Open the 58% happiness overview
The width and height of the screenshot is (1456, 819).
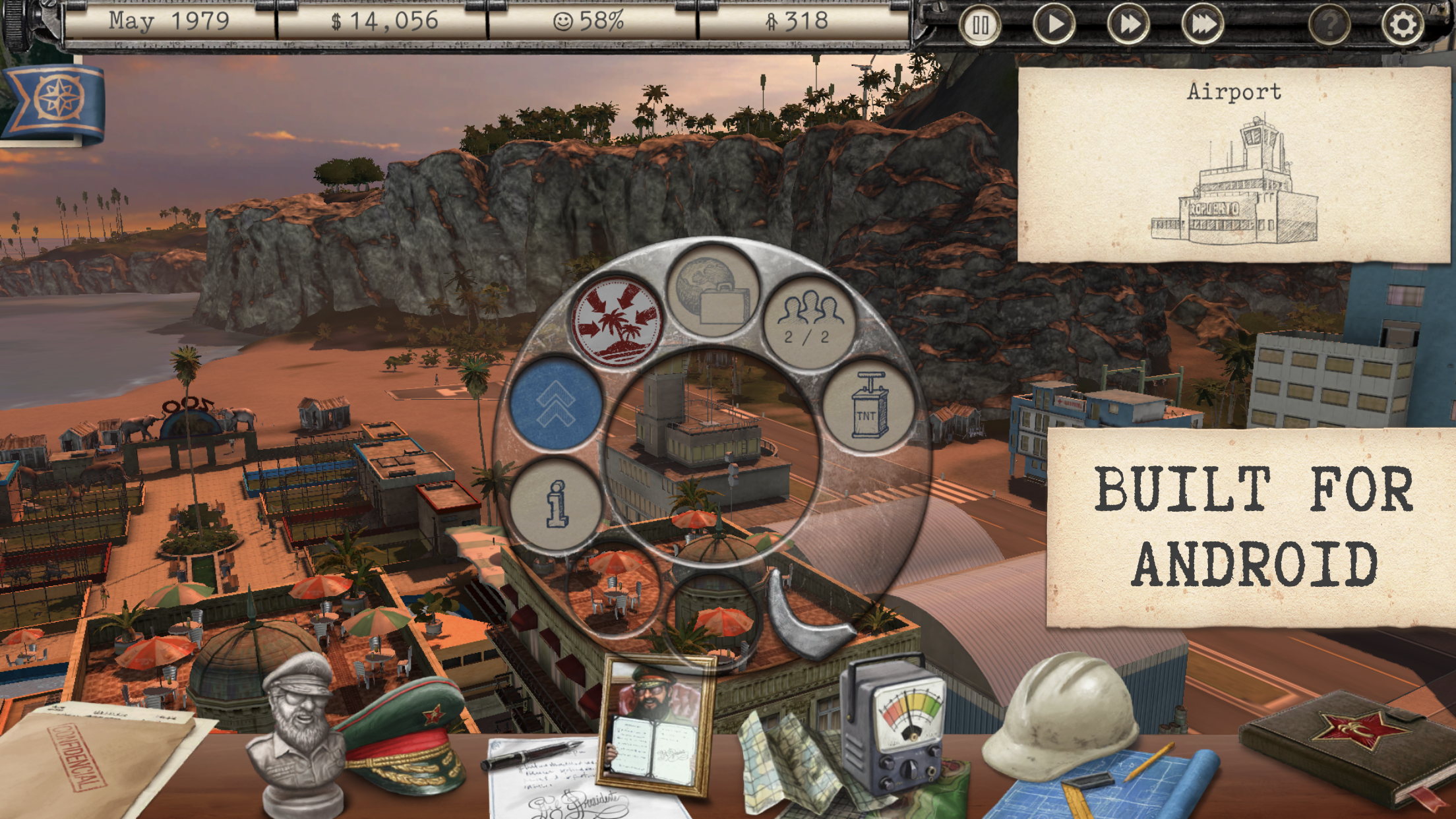pos(589,20)
